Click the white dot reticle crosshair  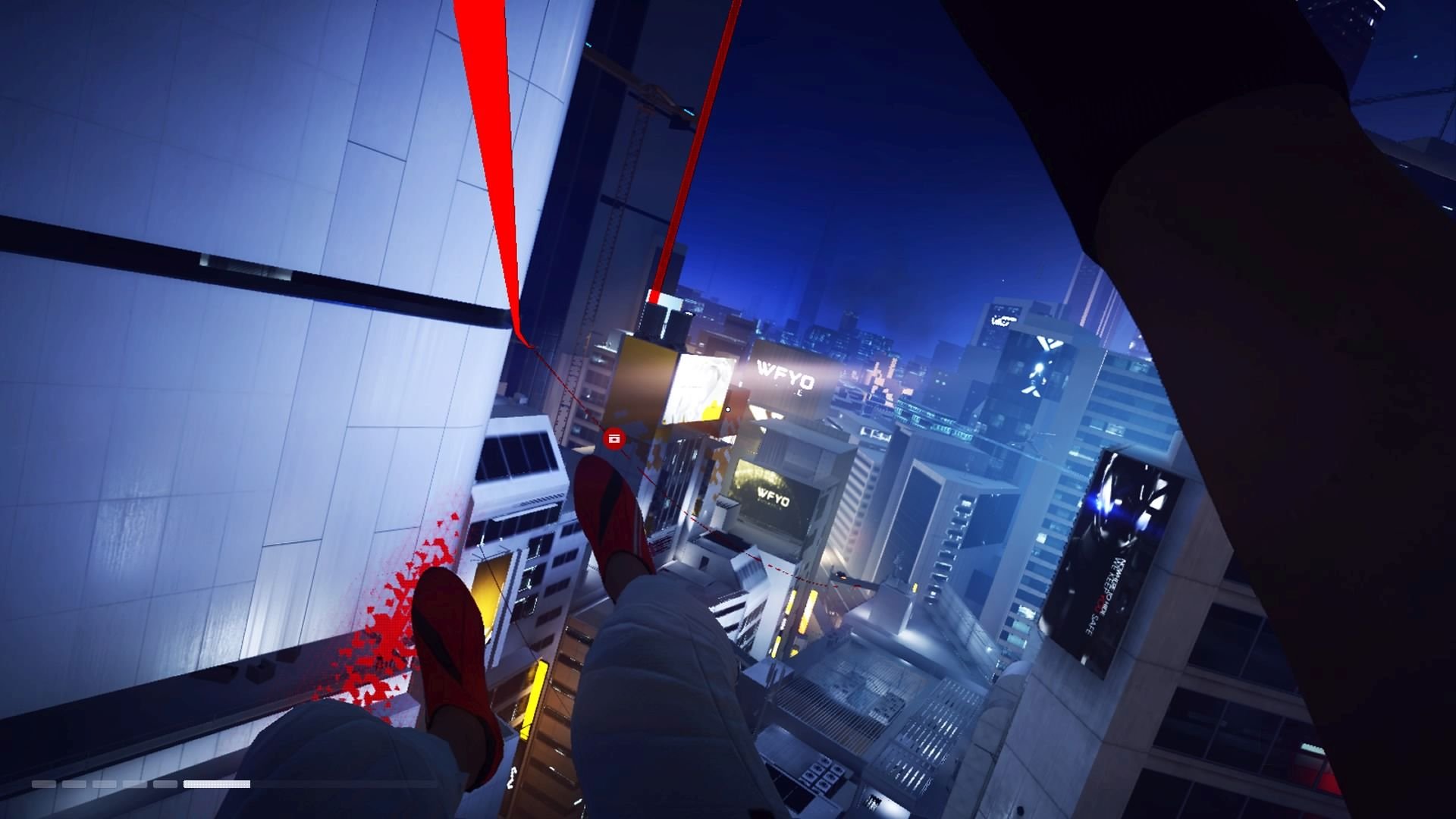coord(728,409)
